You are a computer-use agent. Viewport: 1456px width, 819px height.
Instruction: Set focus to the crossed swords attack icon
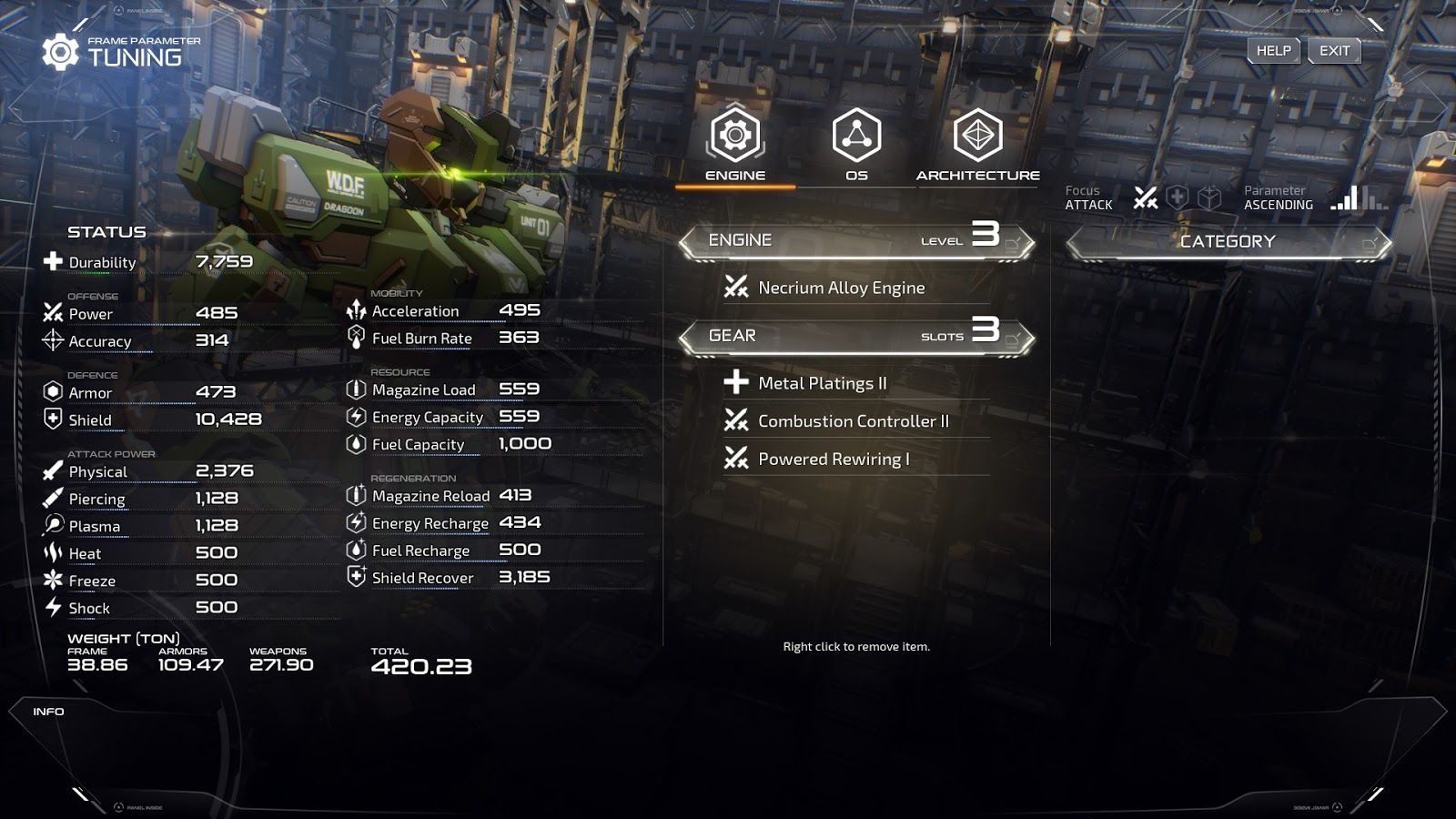1146,197
